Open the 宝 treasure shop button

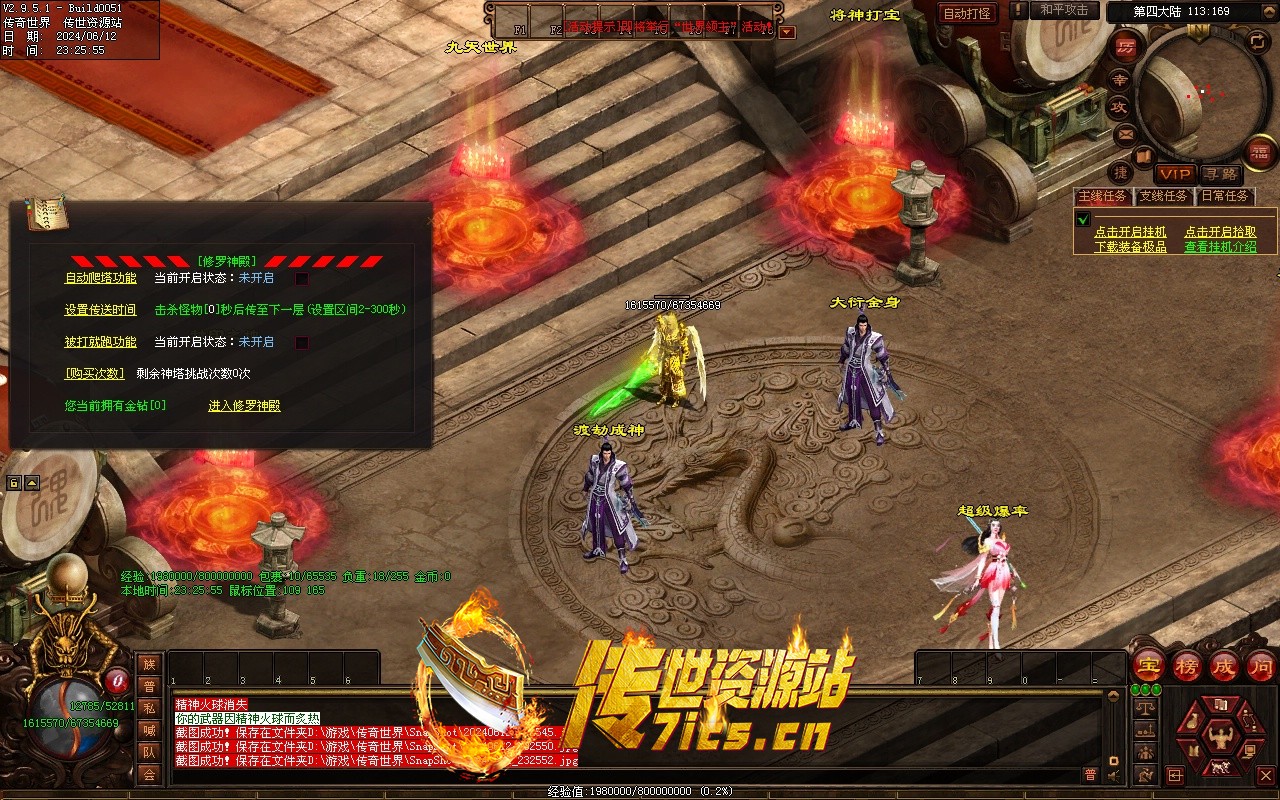click(x=1148, y=665)
